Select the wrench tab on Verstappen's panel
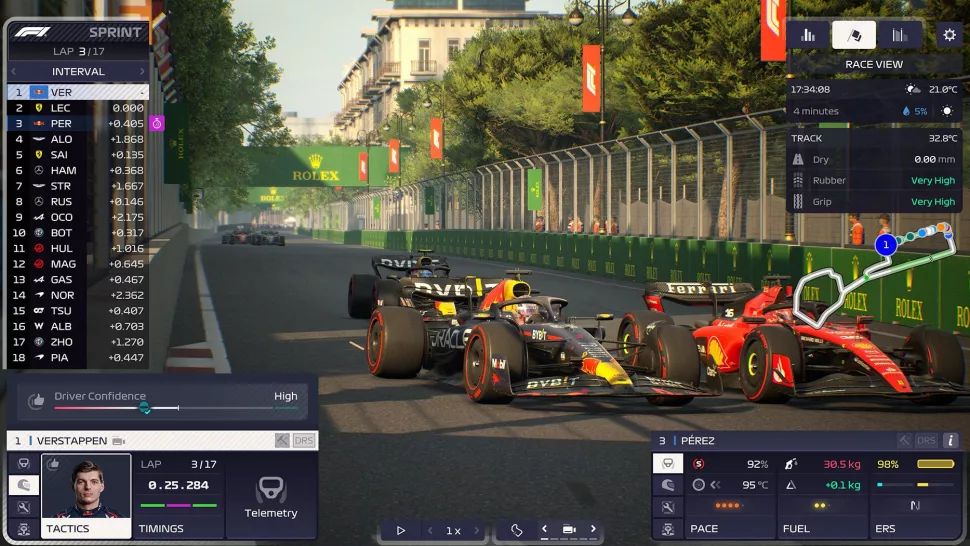Image resolution: width=970 pixels, height=546 pixels. tap(23, 507)
